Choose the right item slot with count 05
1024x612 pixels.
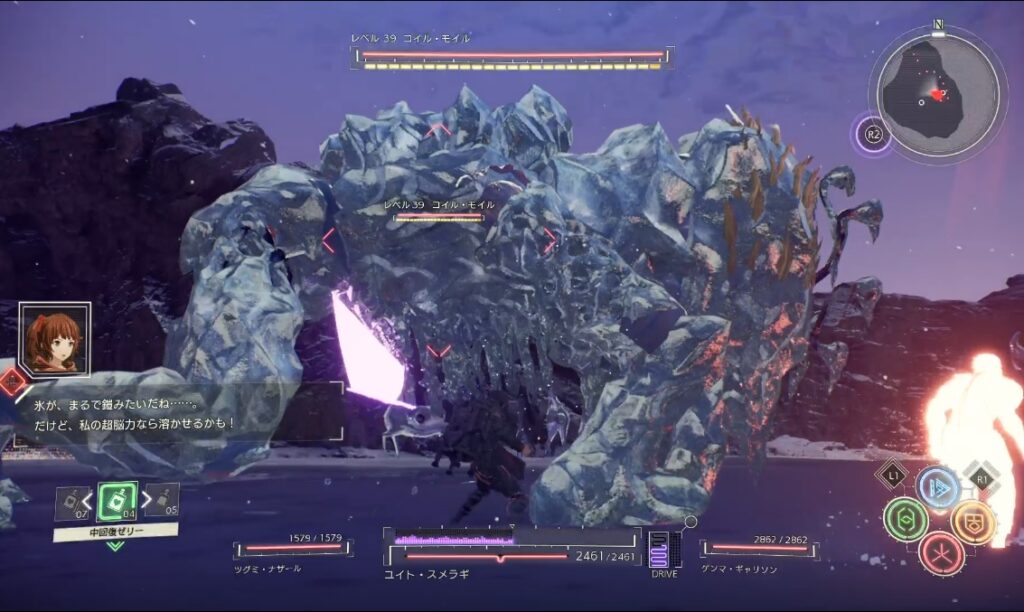pos(163,499)
